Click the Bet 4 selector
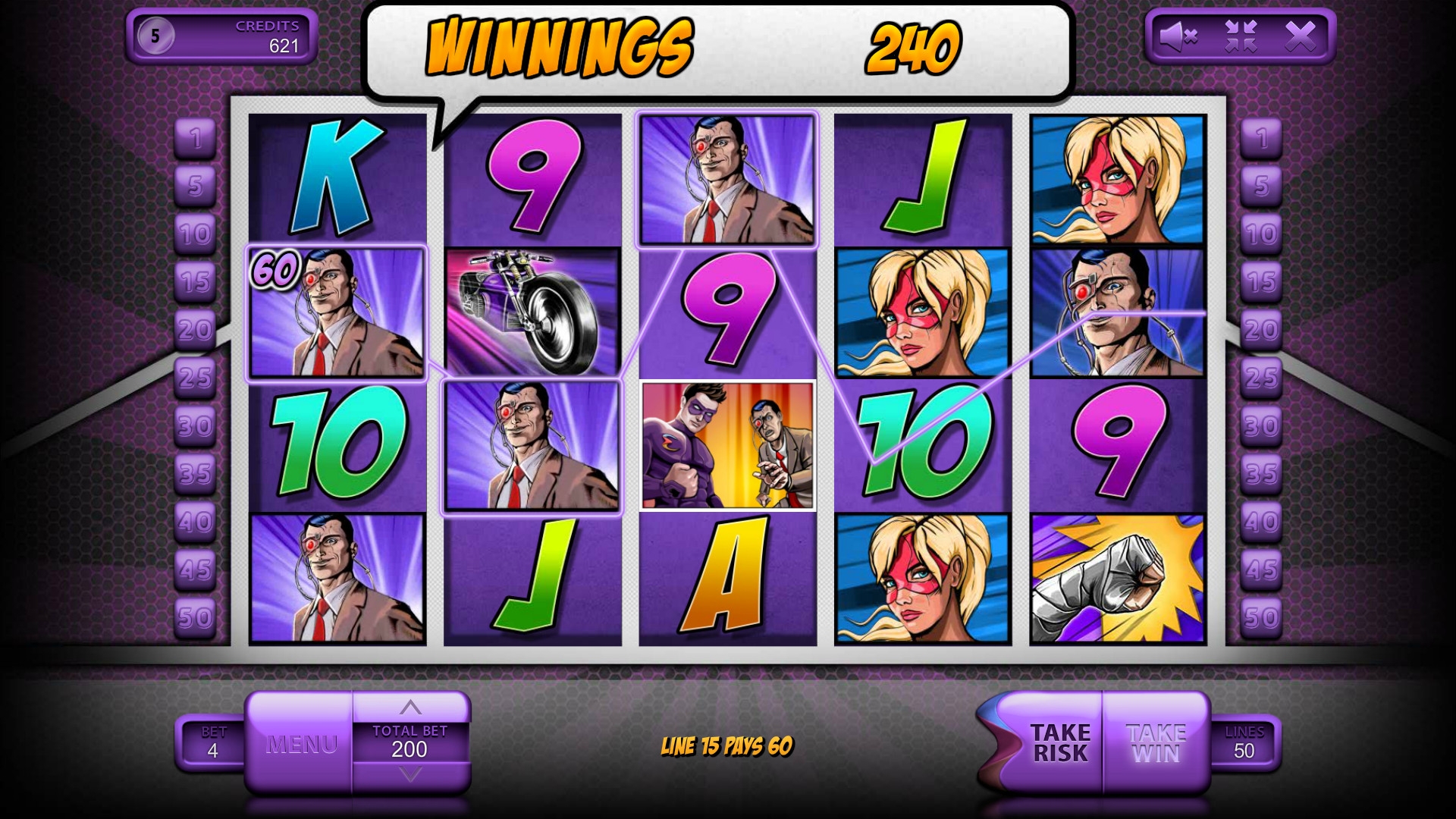The width and height of the screenshot is (1456, 819). 212,743
